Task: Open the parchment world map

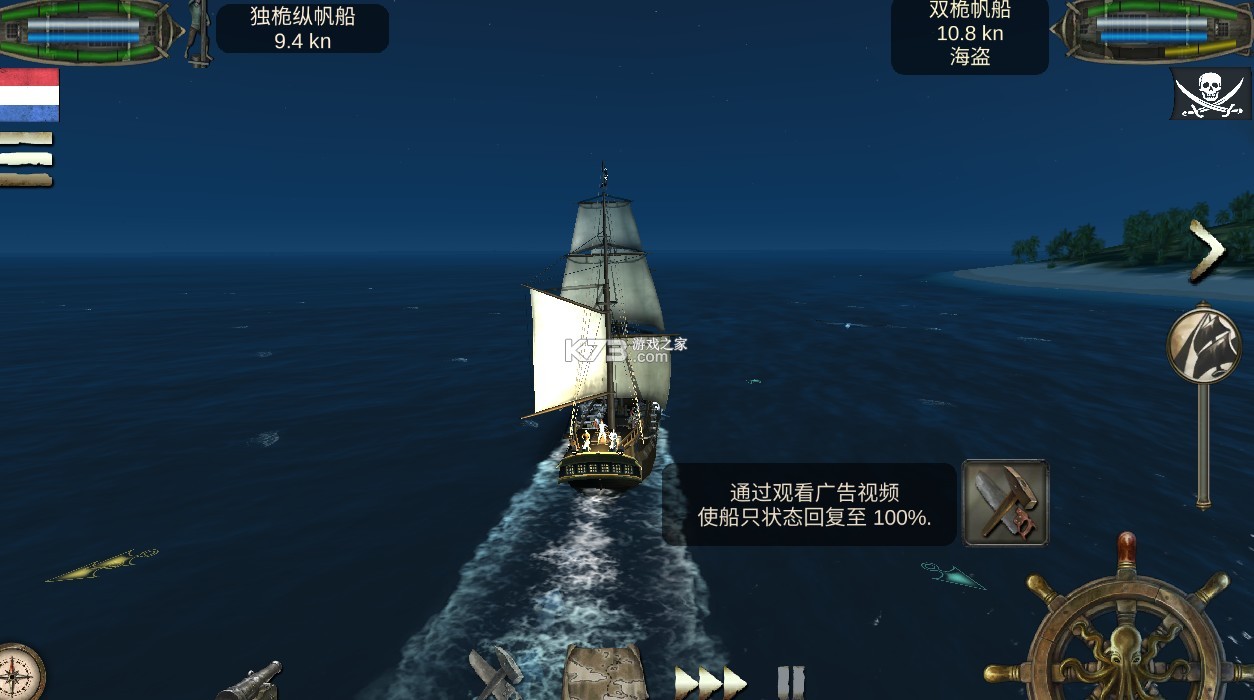Action: pyautogui.click(x=605, y=674)
